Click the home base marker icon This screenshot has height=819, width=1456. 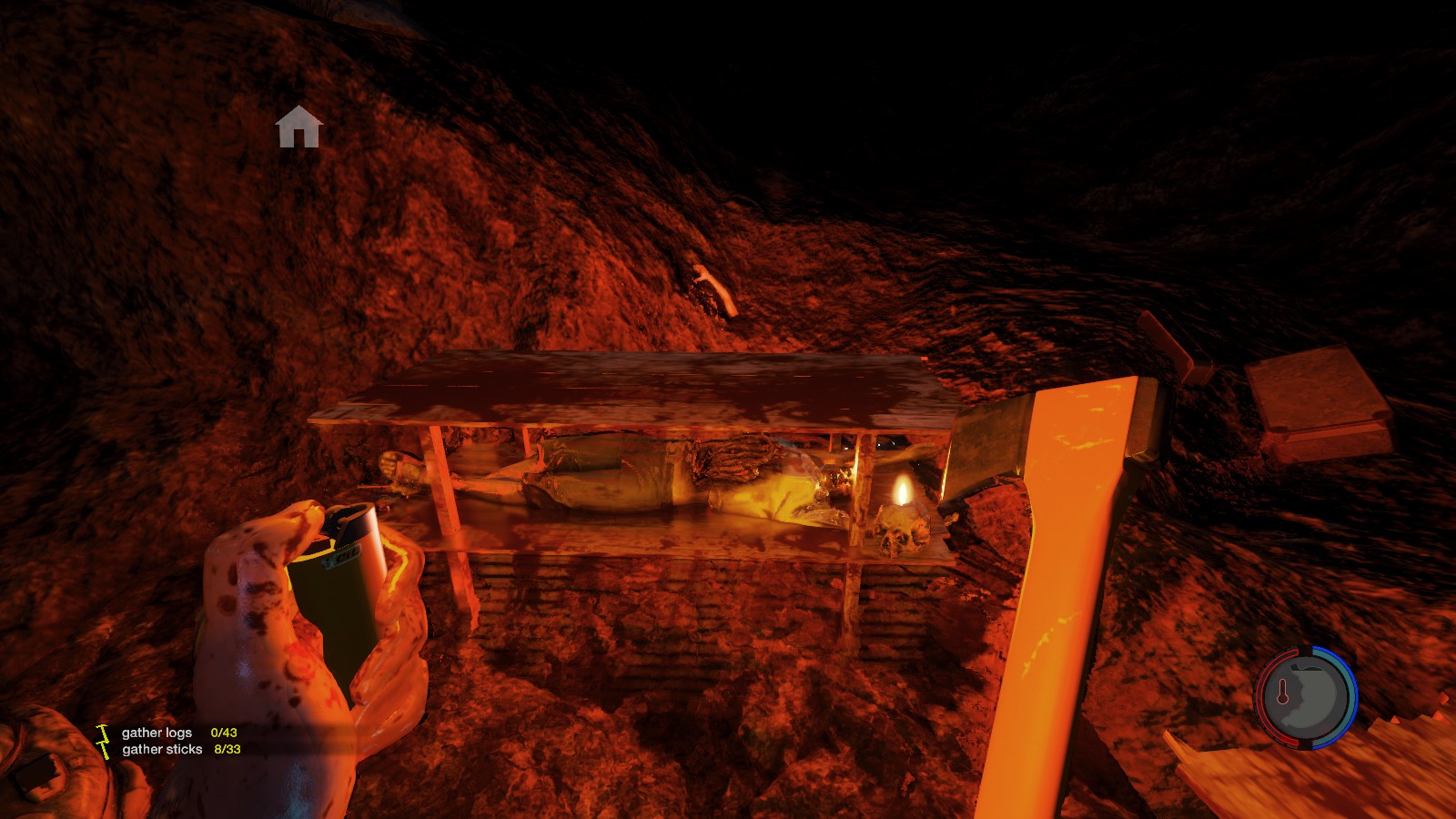[298, 126]
